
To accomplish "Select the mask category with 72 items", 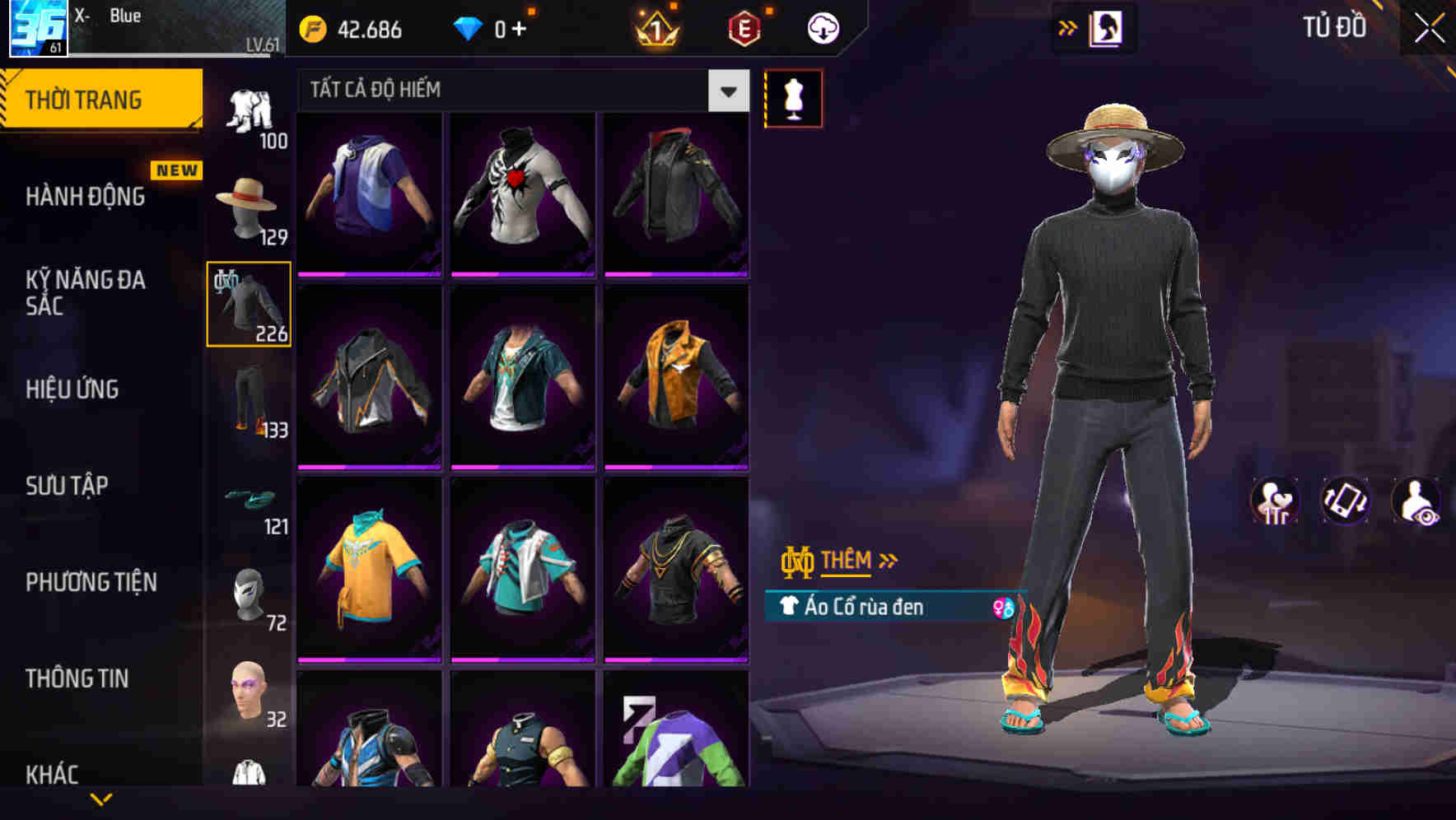I will pos(249,594).
